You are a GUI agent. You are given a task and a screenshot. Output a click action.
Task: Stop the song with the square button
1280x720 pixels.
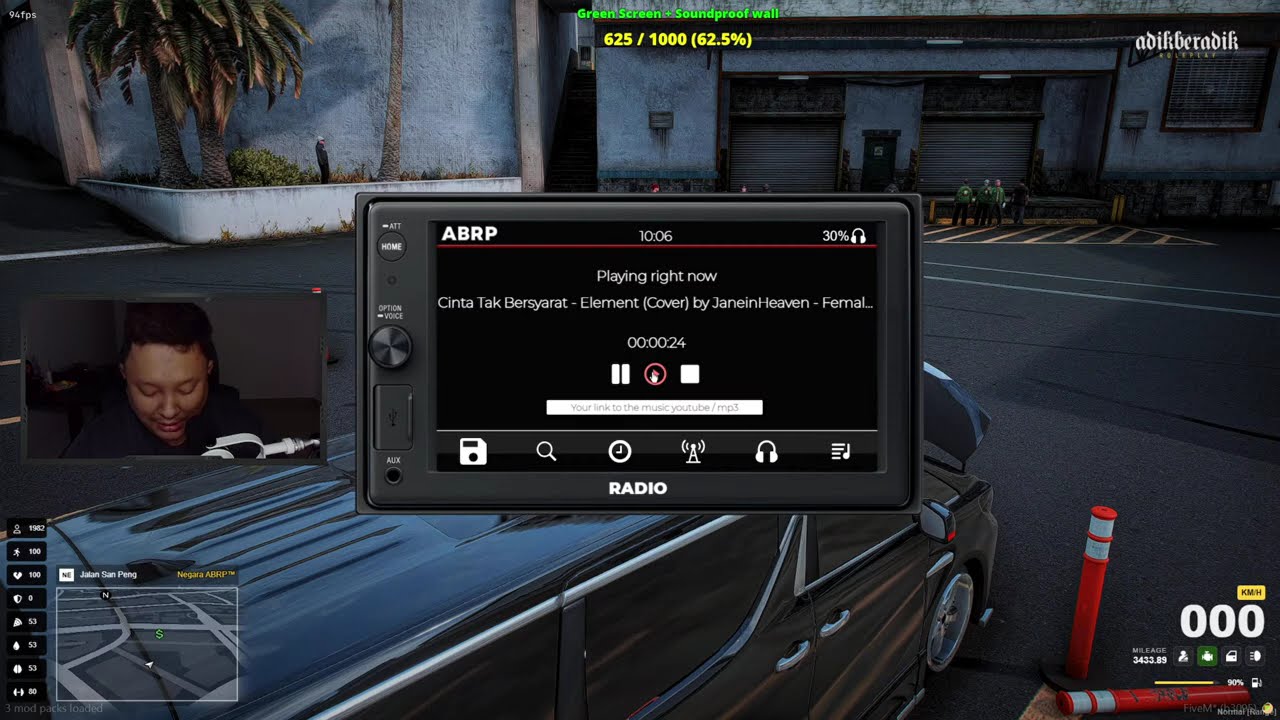coord(690,374)
